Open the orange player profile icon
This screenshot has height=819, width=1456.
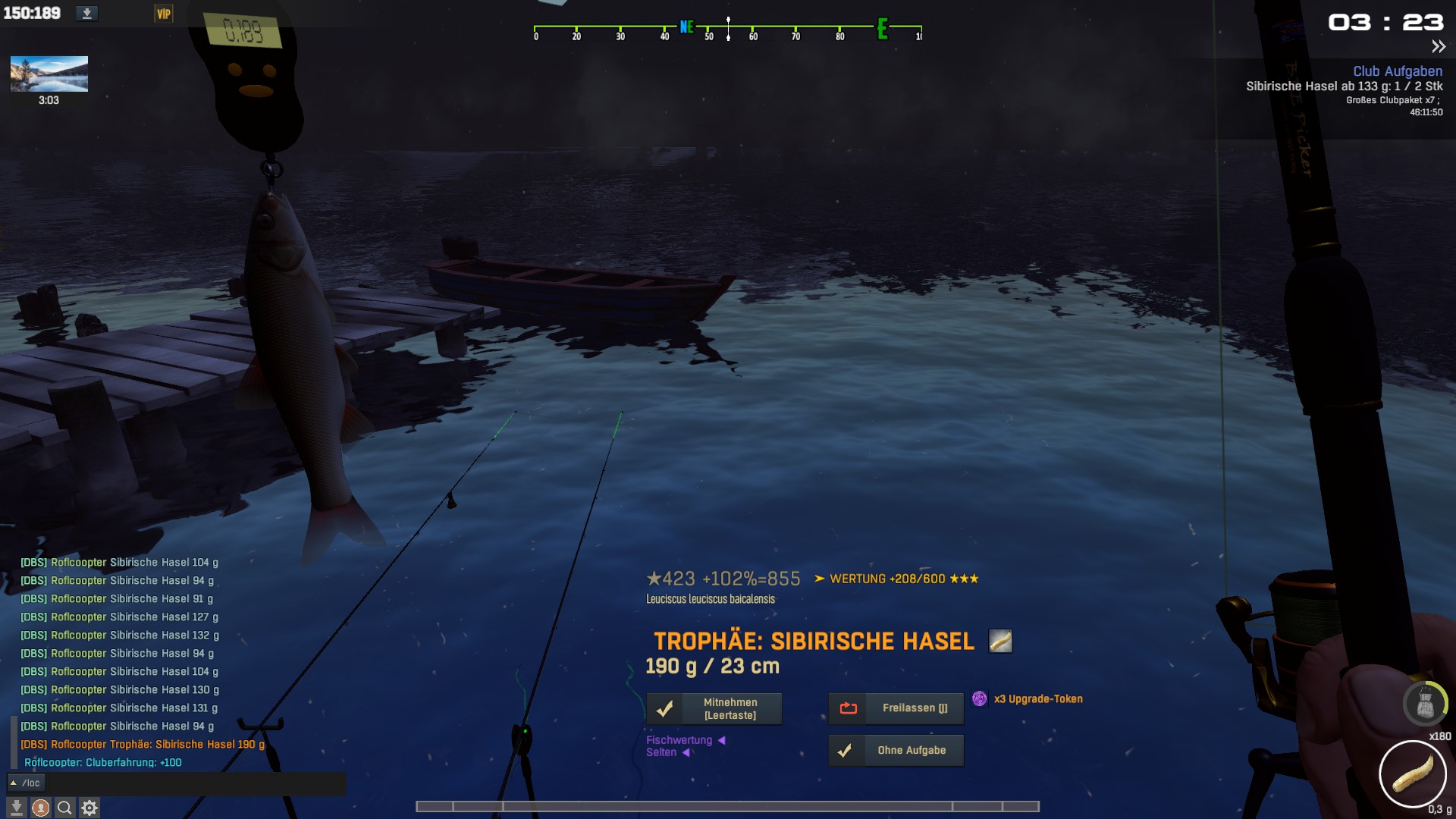[41, 808]
